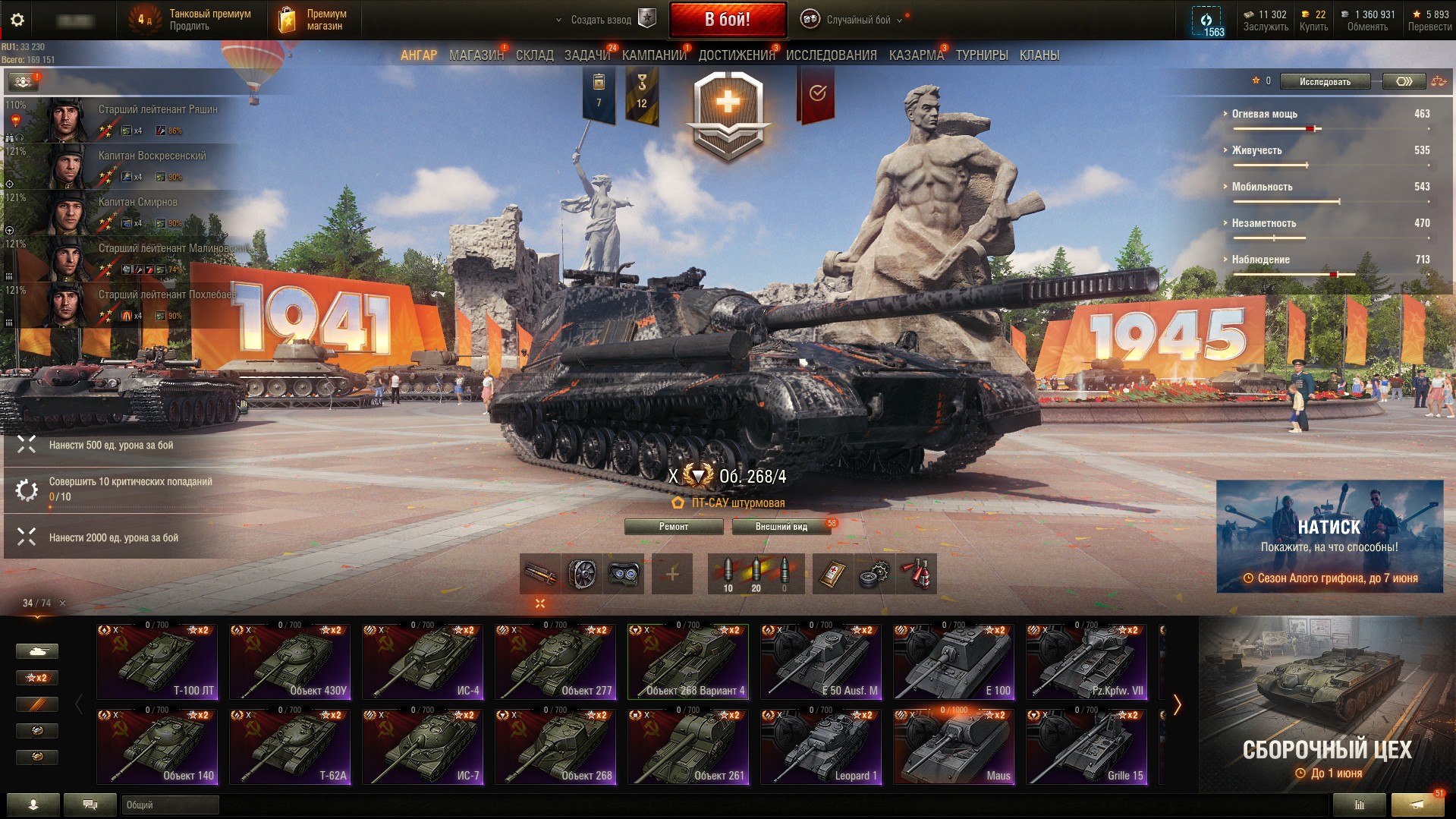Screen dimensions: 1456x819
Task: Open the settings gear menu
Action: (17, 20)
